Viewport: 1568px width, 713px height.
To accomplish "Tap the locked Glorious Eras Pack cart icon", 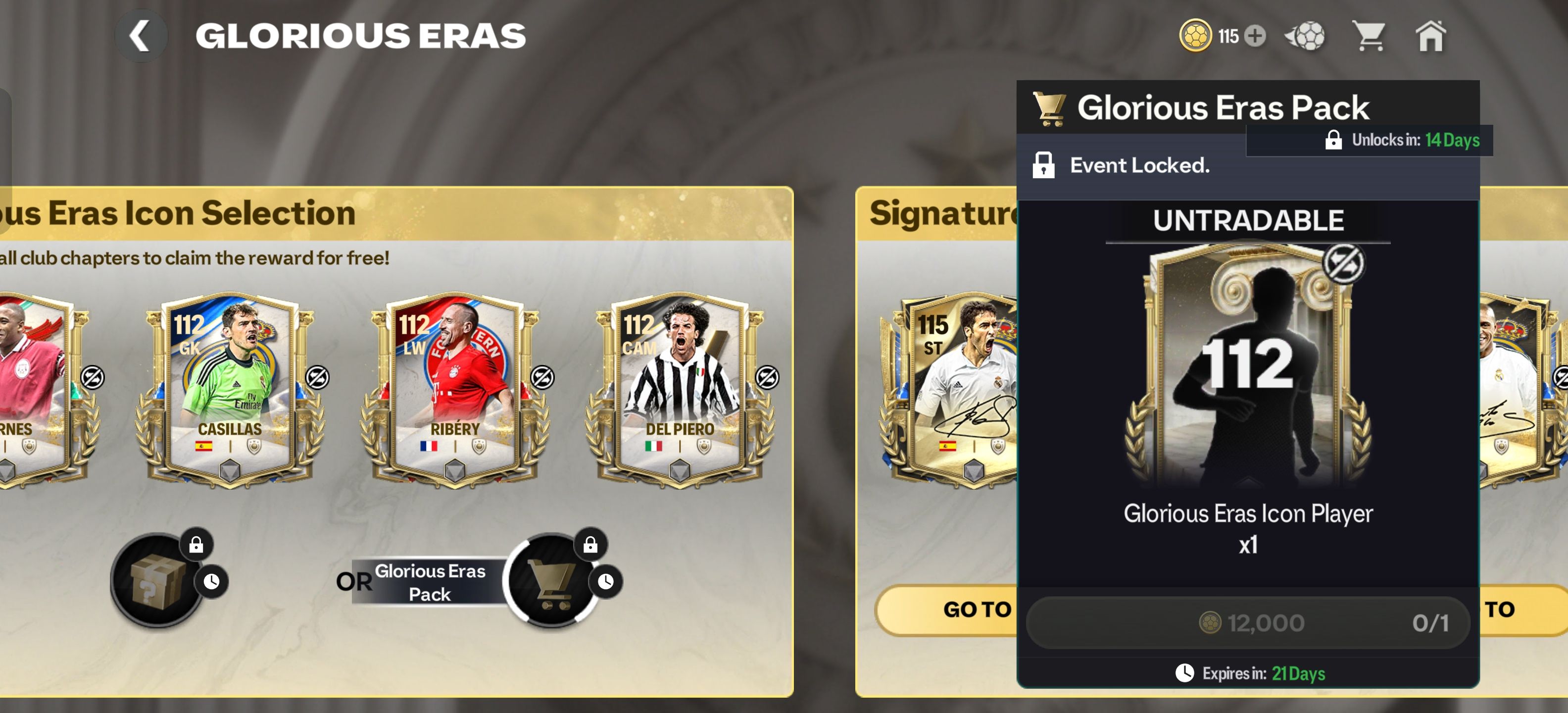I will [x=551, y=581].
